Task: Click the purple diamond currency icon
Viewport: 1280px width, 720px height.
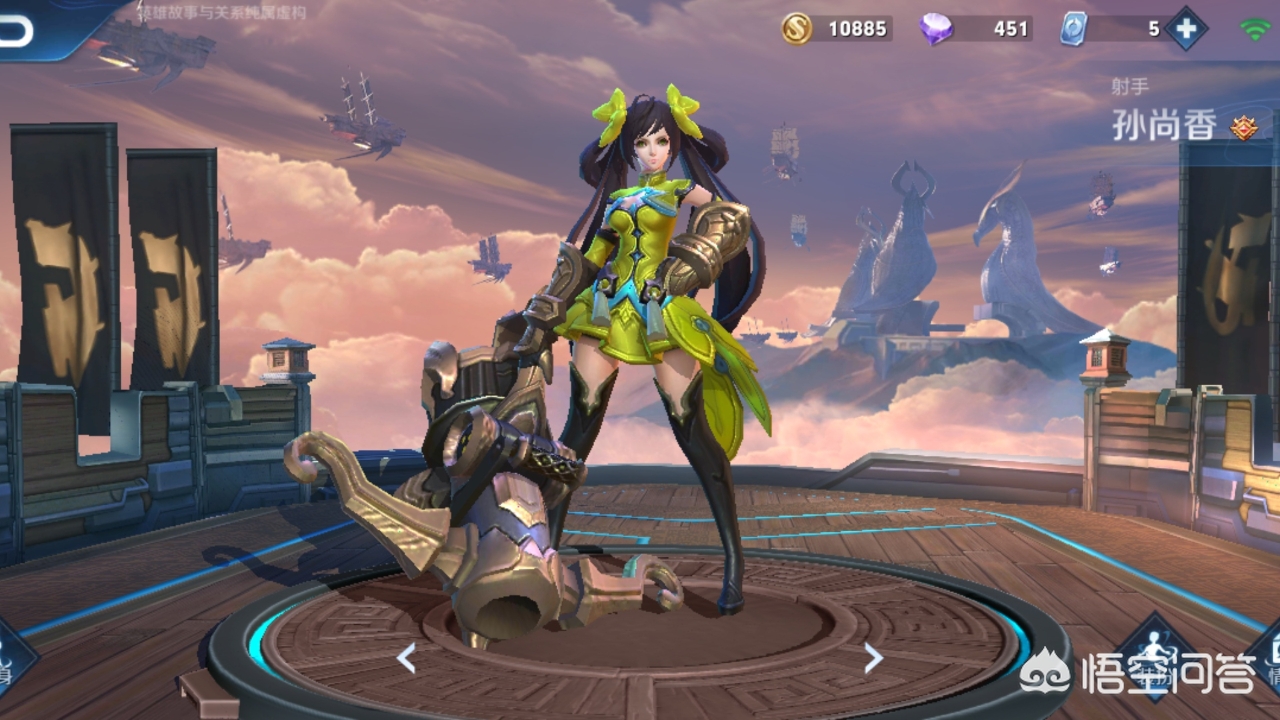Action: click(936, 28)
